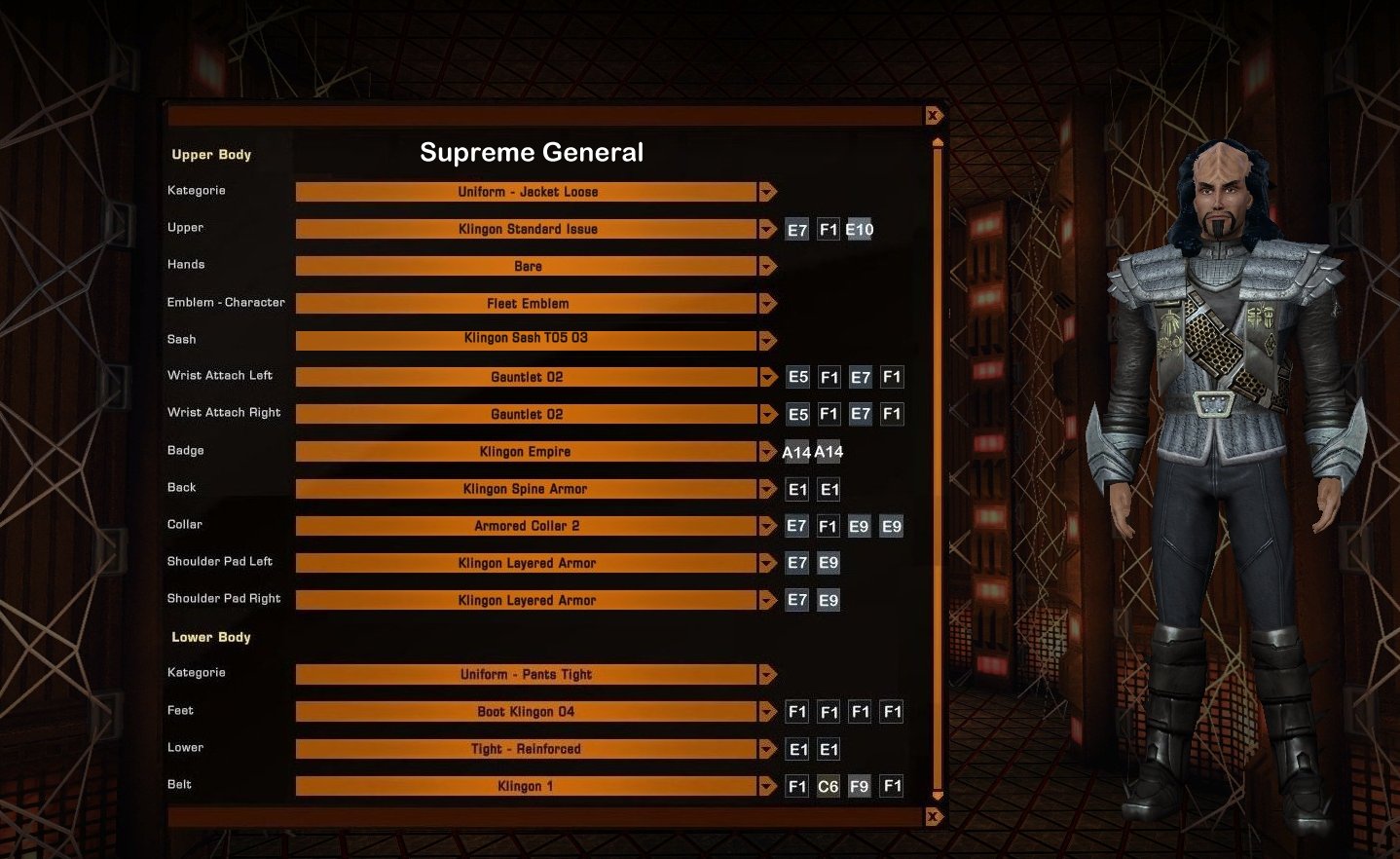Pick the C6 color swatch on Belt

(828, 786)
